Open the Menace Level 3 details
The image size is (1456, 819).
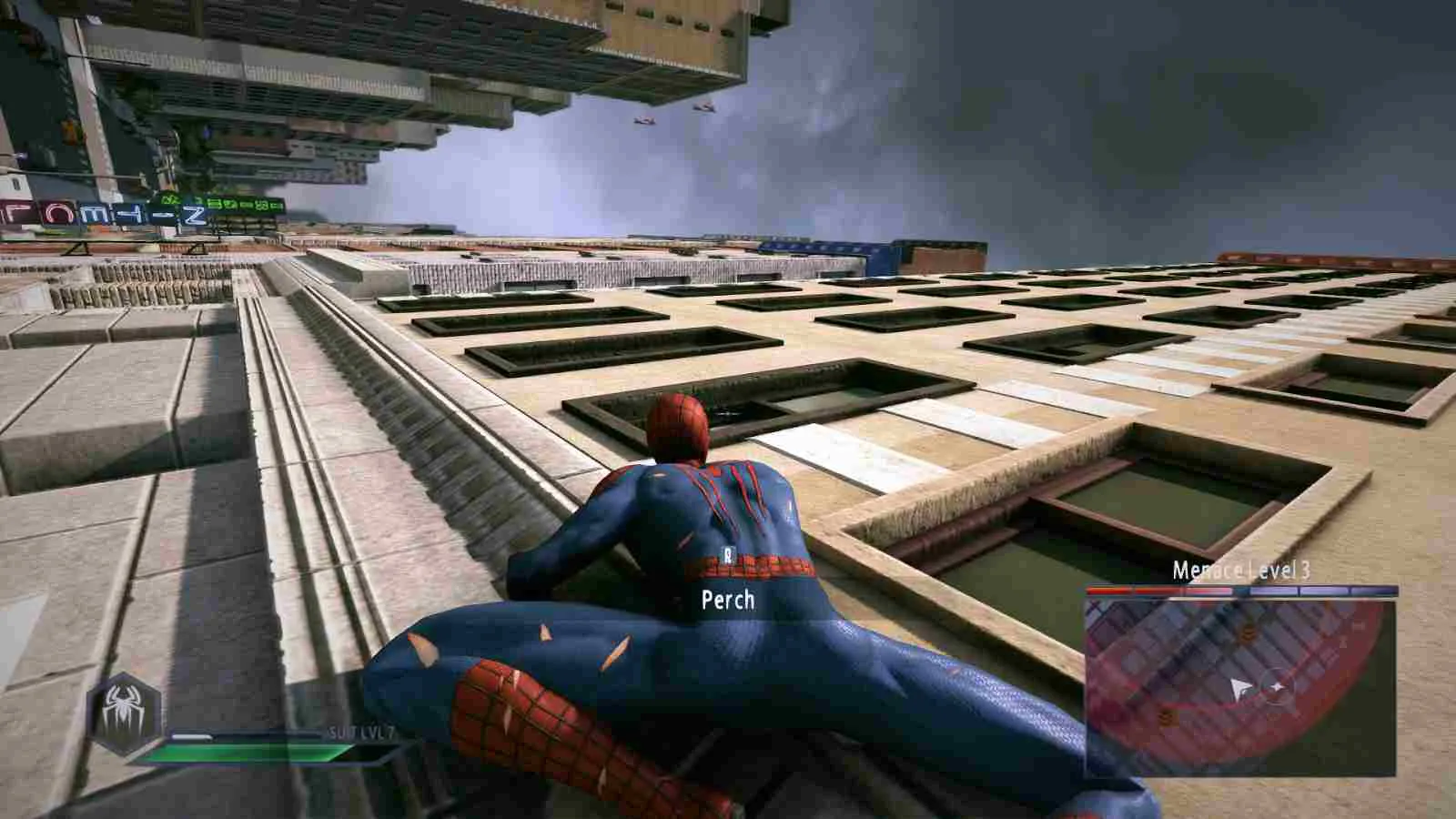[1241, 572]
